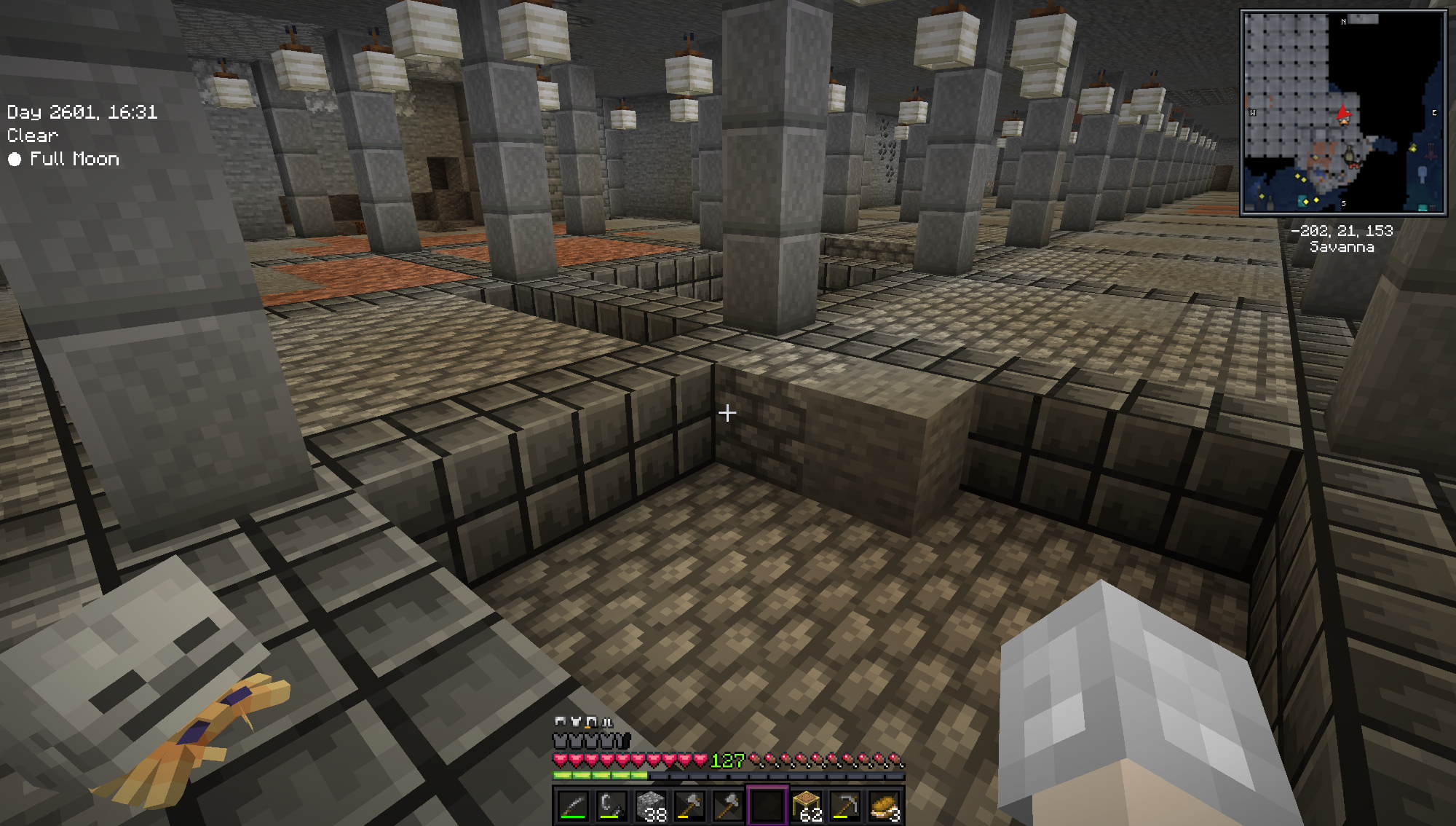Select the iron sword hotbar slot
The width and height of the screenshot is (1456, 826).
pos(573,806)
